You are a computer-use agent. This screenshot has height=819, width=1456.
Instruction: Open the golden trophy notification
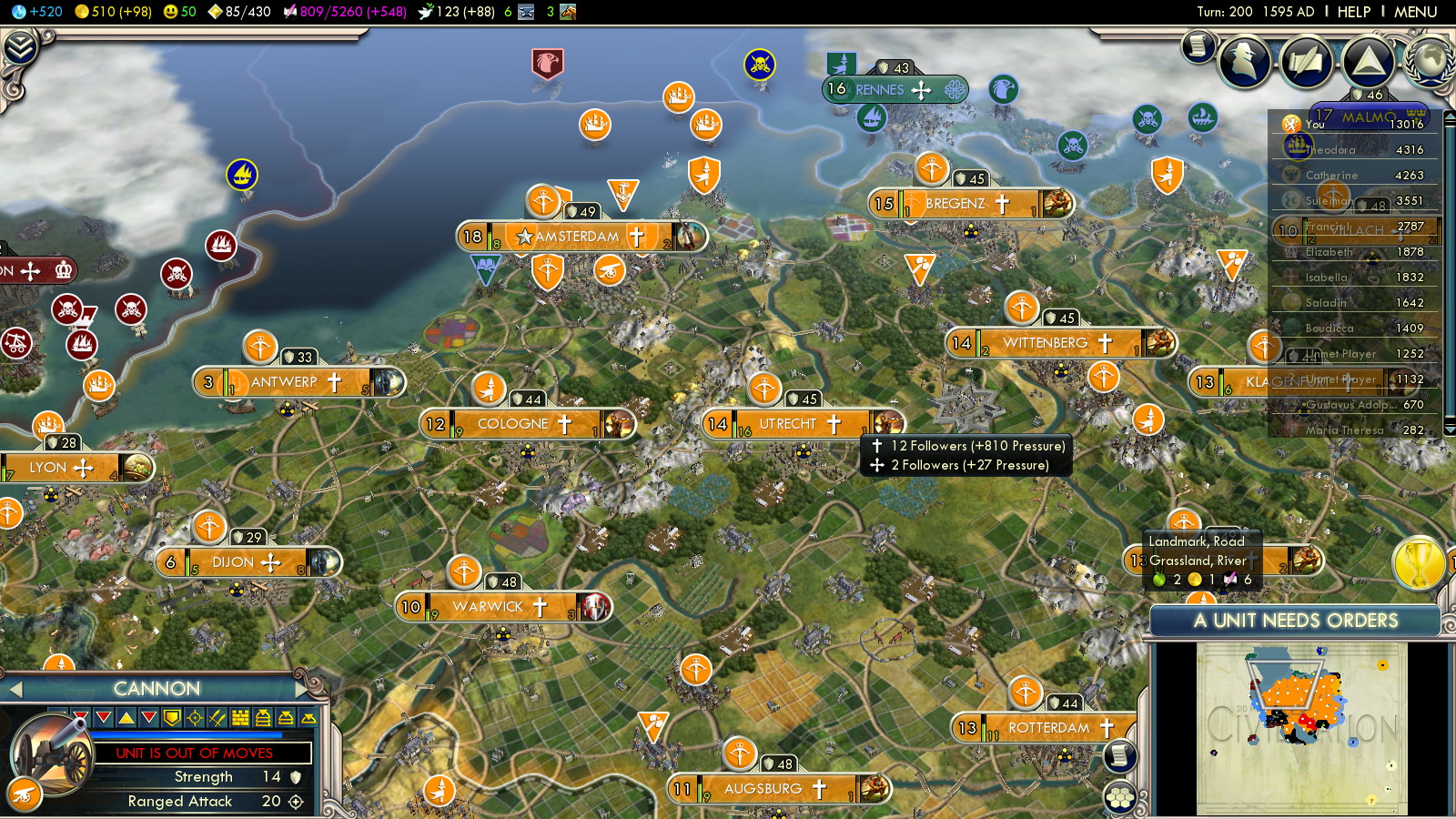[x=1418, y=562]
